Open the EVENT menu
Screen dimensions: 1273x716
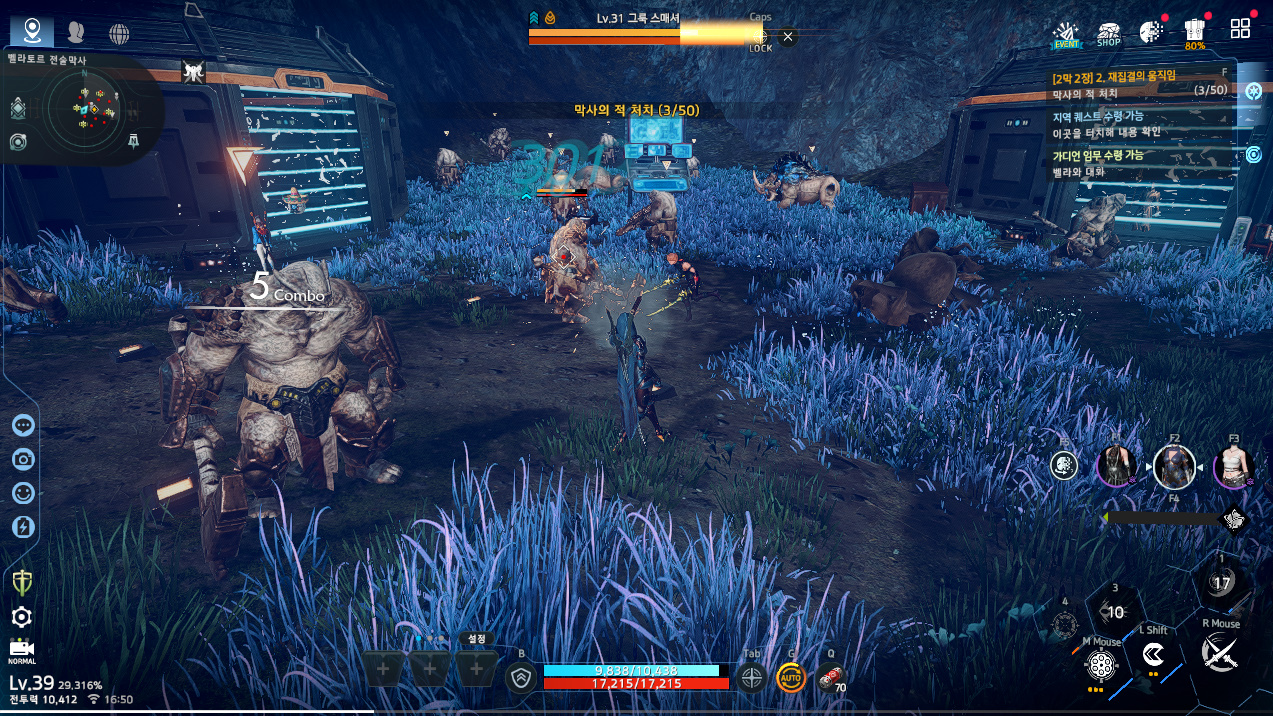click(1067, 34)
